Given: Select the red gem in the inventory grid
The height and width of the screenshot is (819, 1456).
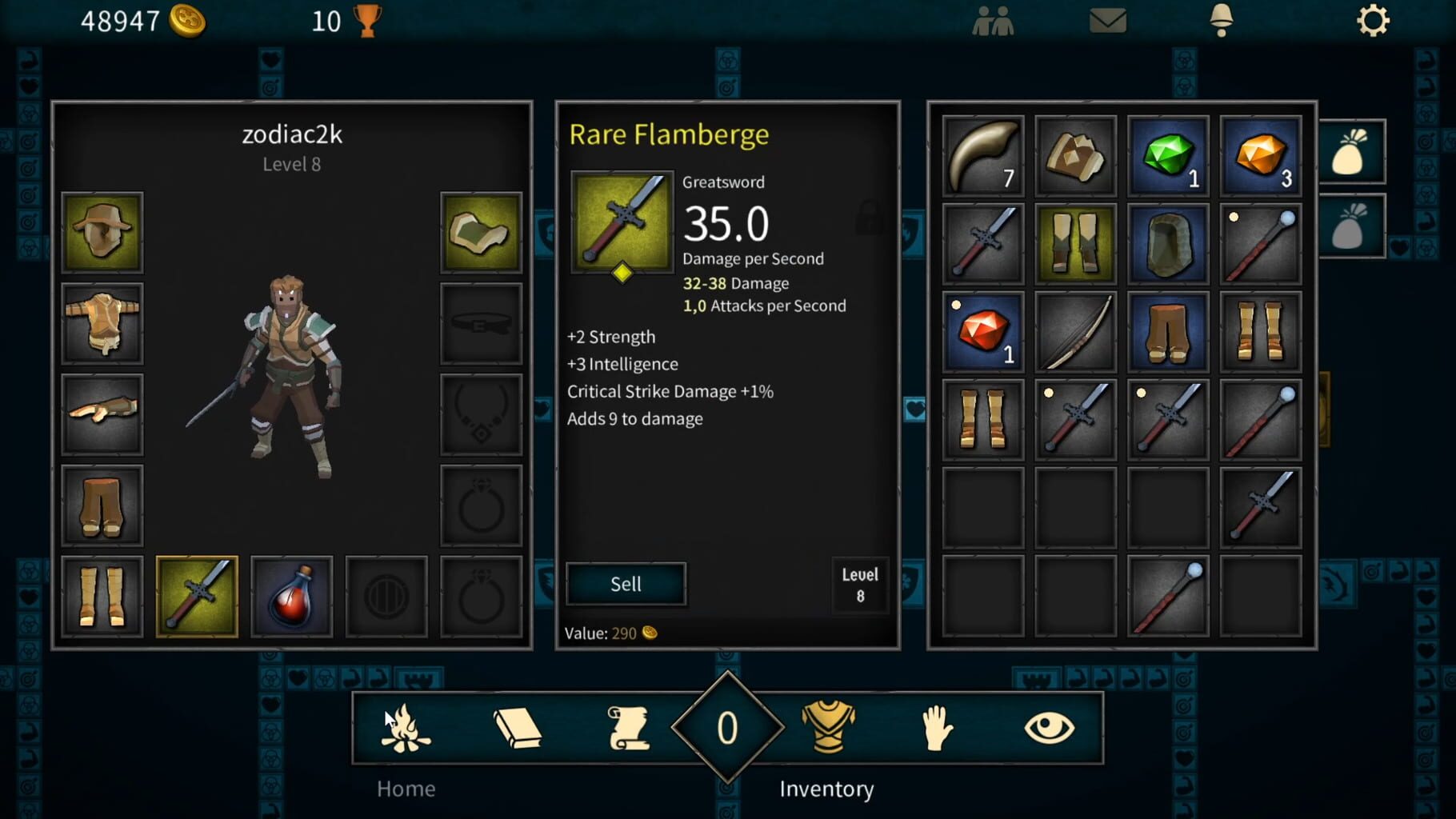Looking at the screenshot, I should tap(982, 330).
